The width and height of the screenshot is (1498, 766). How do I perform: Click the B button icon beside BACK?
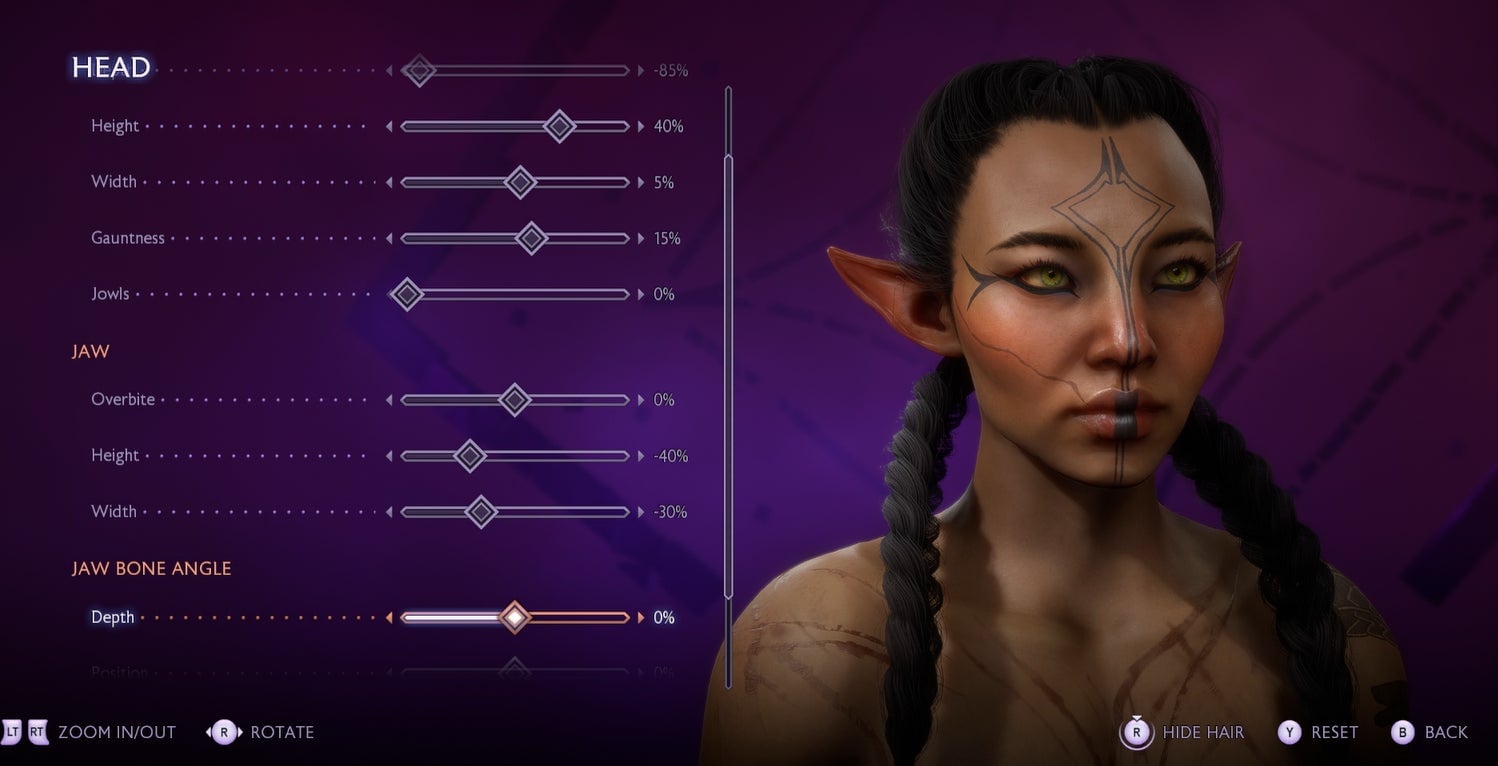coord(1402,732)
